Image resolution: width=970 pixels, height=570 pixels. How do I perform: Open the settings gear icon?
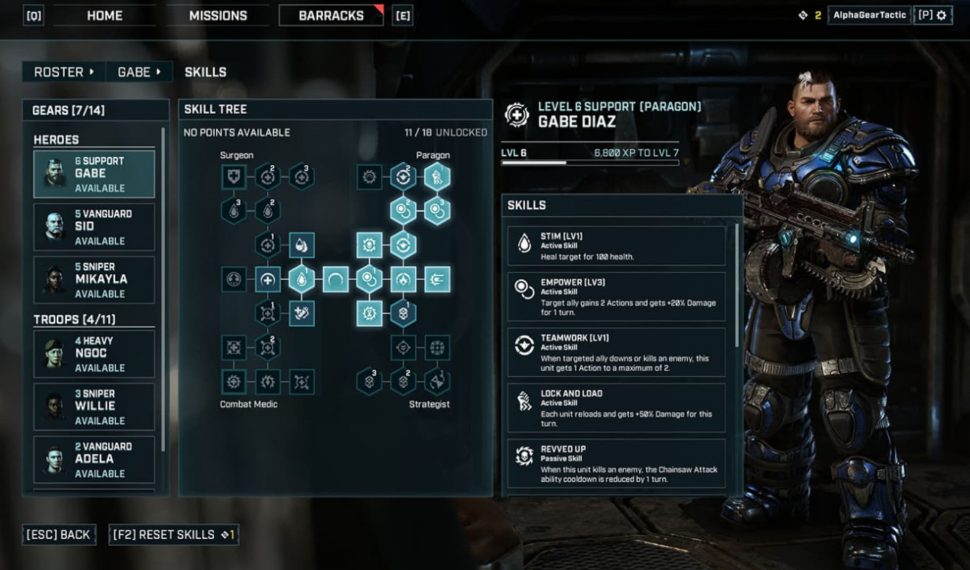(940, 16)
